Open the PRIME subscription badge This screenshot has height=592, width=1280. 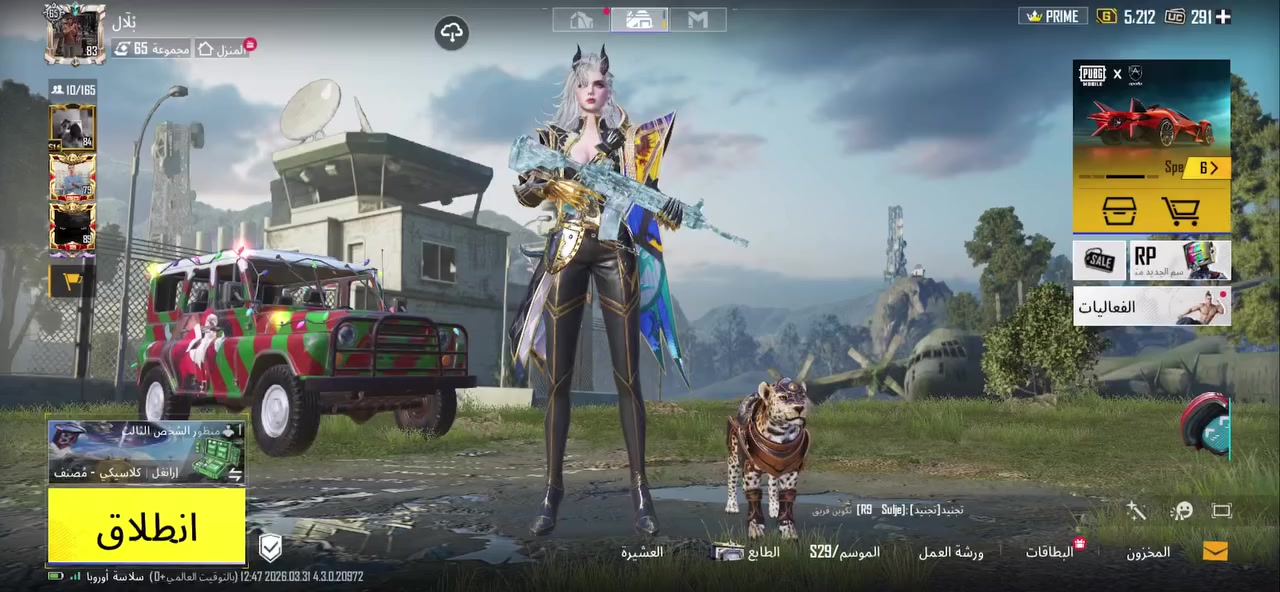pos(1053,16)
